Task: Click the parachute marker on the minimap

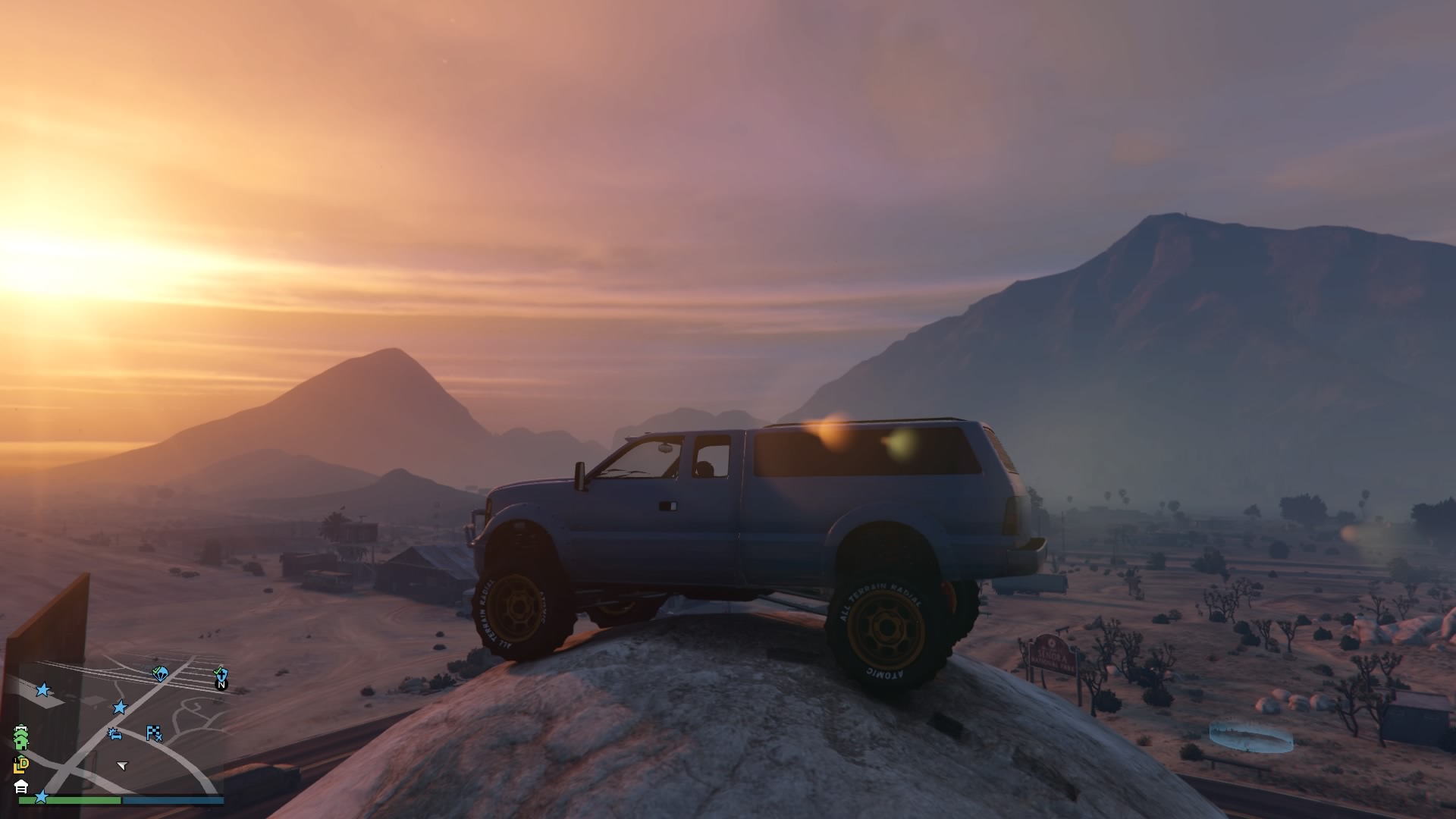Action: point(160,673)
